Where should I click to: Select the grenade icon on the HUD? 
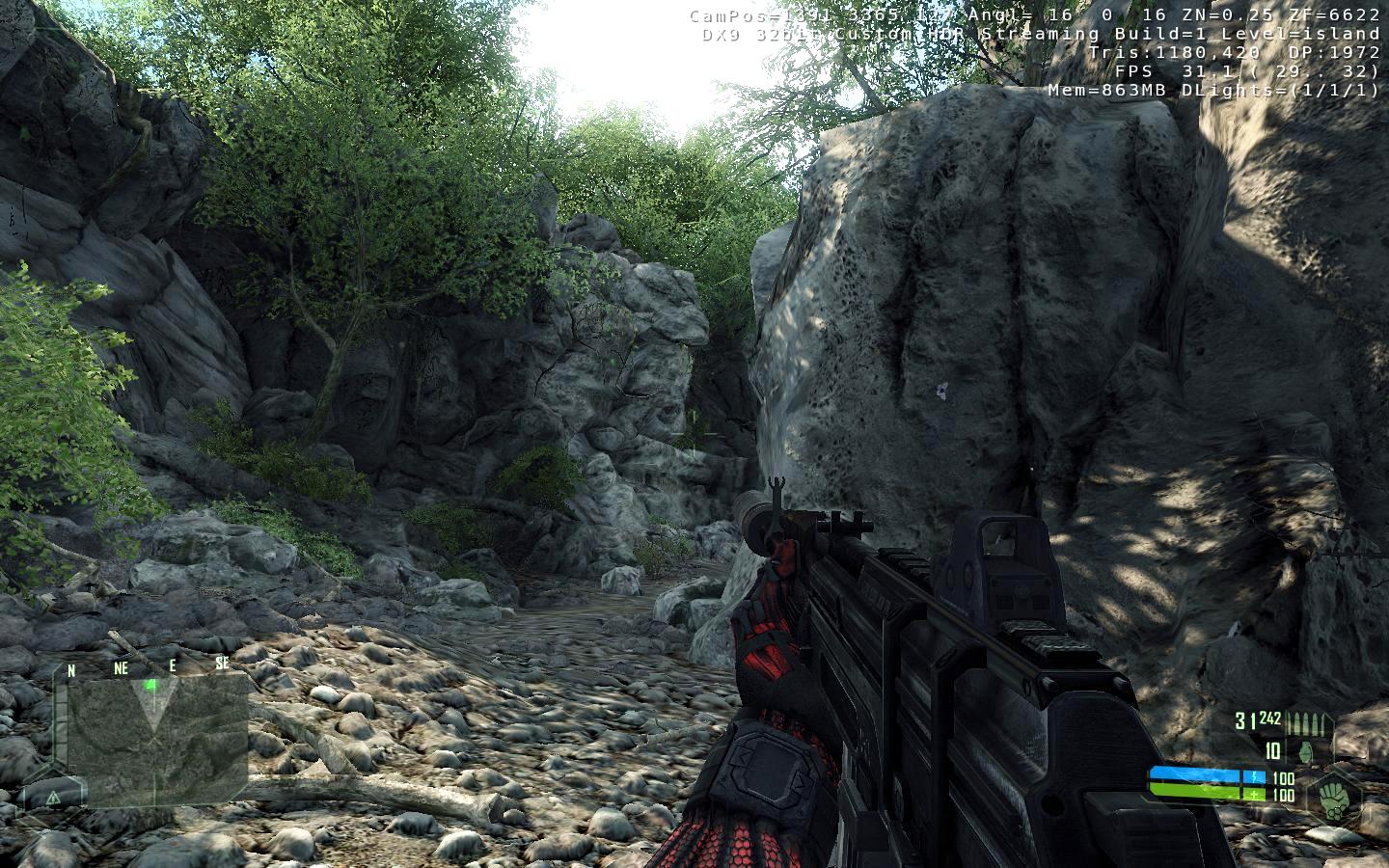1306,752
